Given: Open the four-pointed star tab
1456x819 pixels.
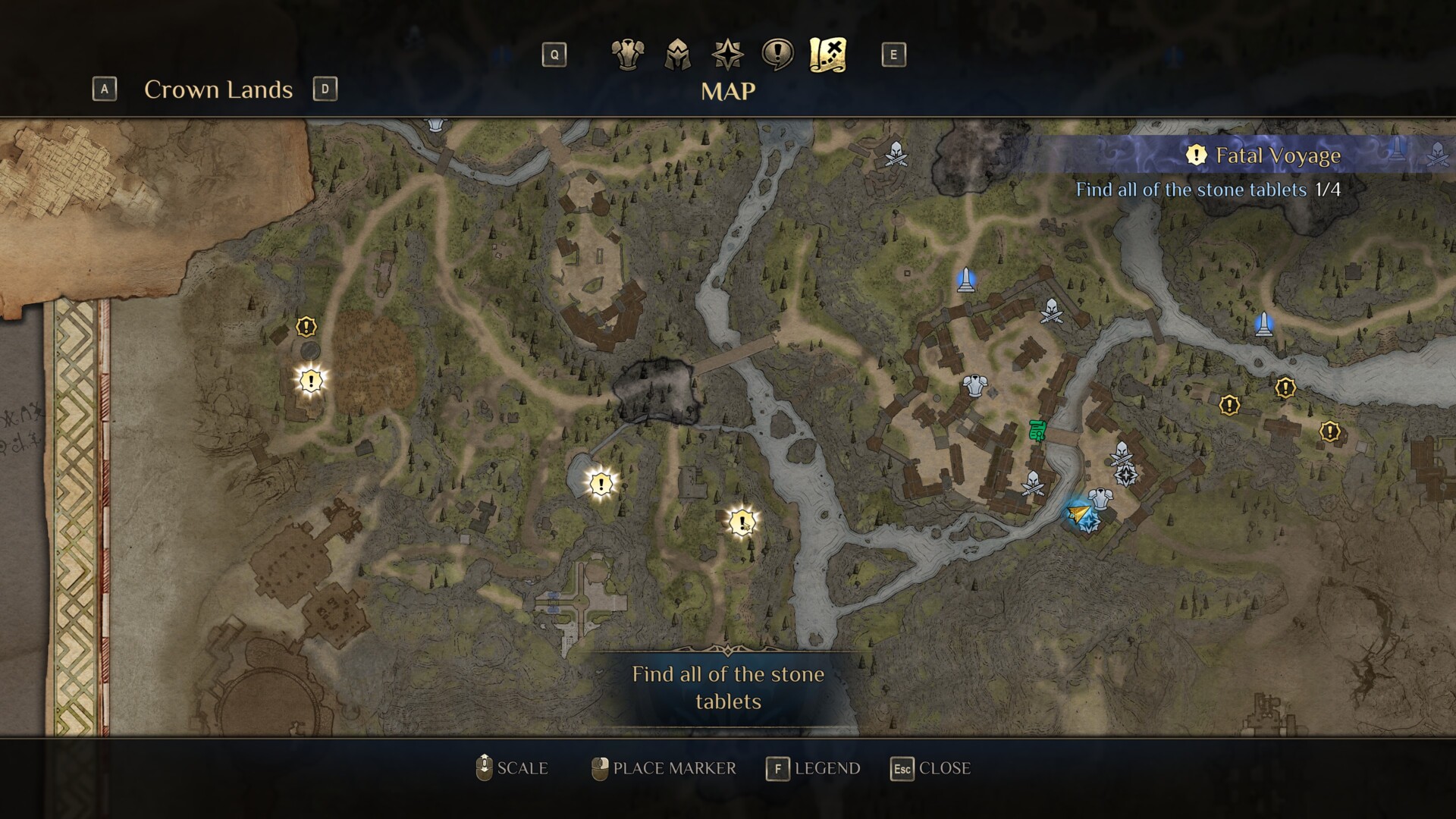Looking at the screenshot, I should pyautogui.click(x=727, y=55).
